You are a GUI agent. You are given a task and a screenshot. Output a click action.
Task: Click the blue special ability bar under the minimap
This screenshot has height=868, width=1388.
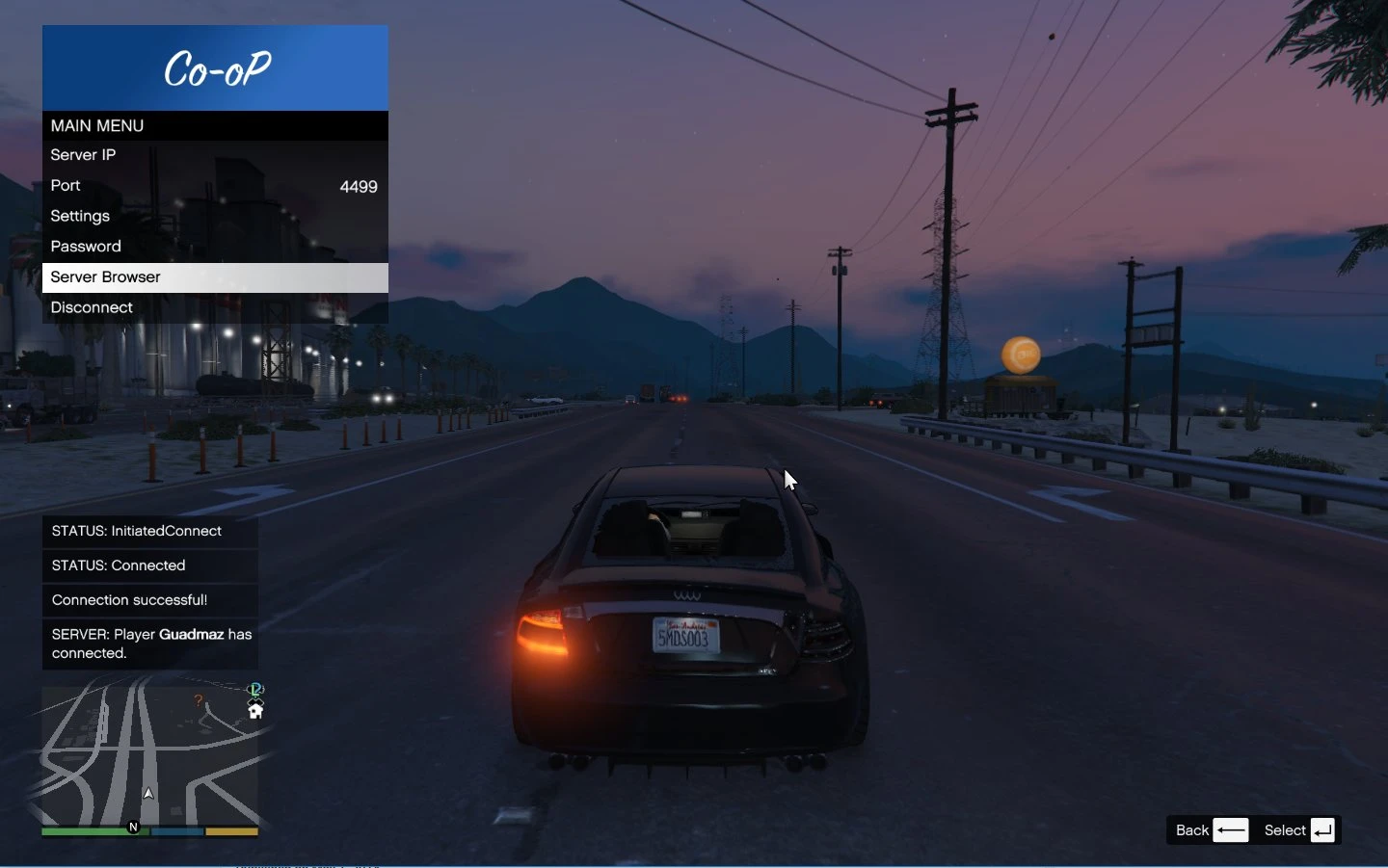click(177, 831)
